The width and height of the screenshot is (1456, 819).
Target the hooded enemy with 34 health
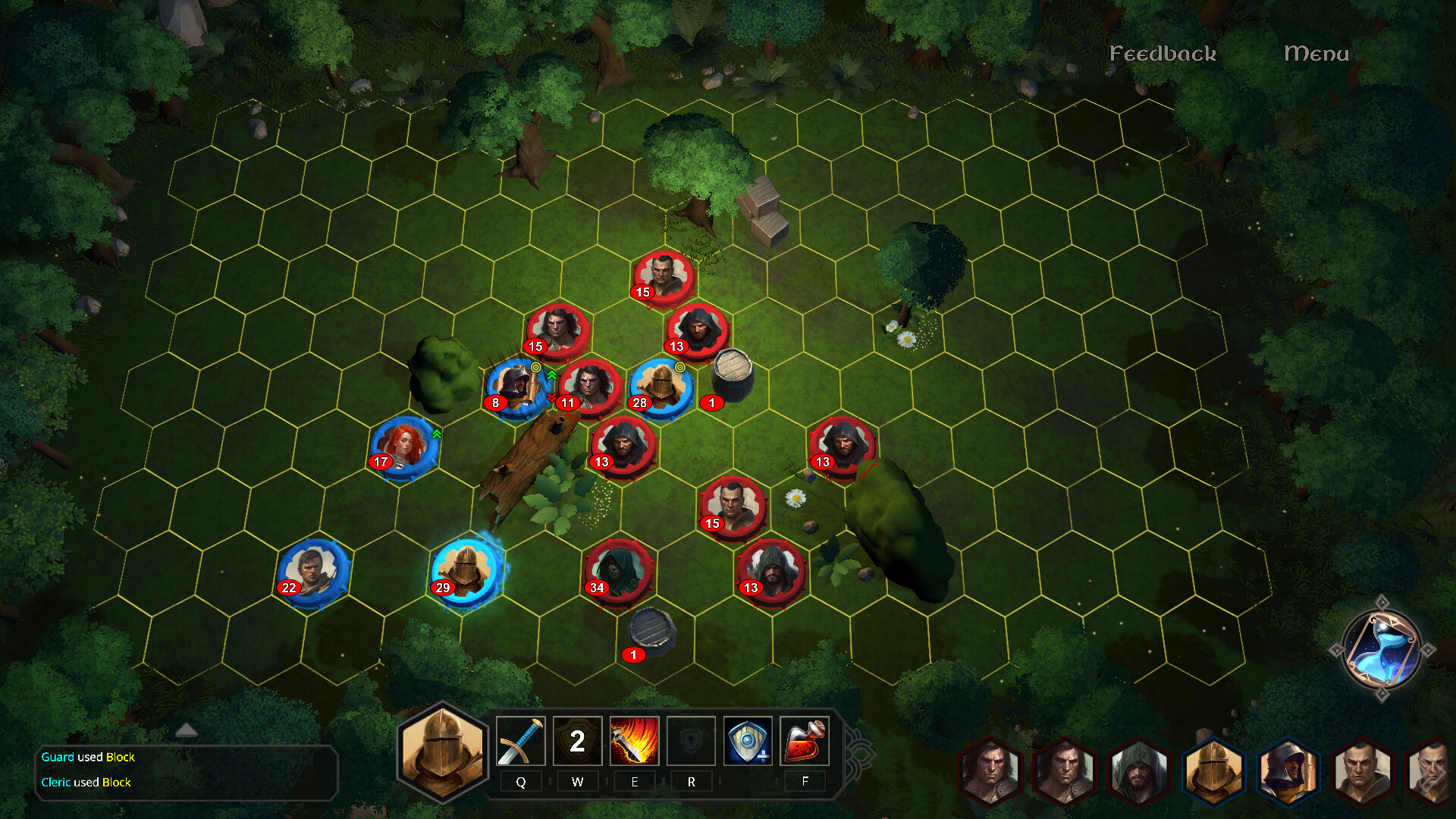618,570
